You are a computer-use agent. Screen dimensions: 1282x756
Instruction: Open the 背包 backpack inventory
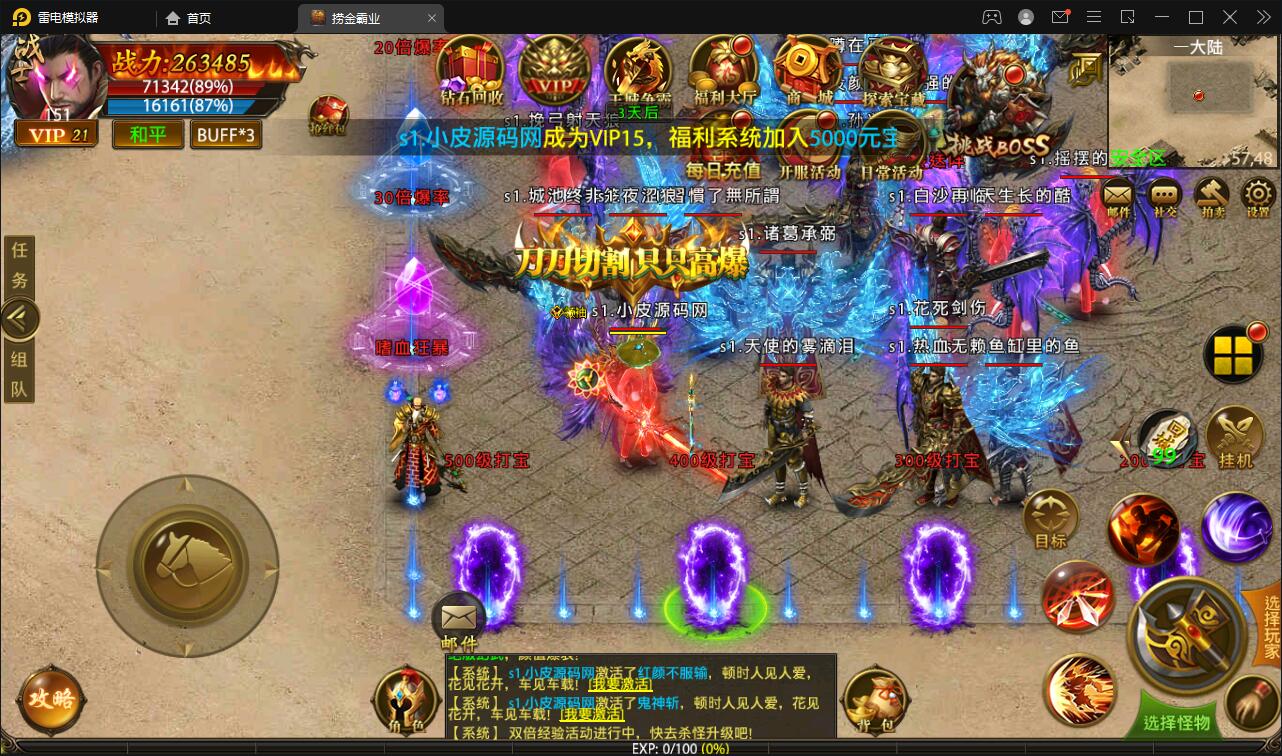click(x=876, y=703)
